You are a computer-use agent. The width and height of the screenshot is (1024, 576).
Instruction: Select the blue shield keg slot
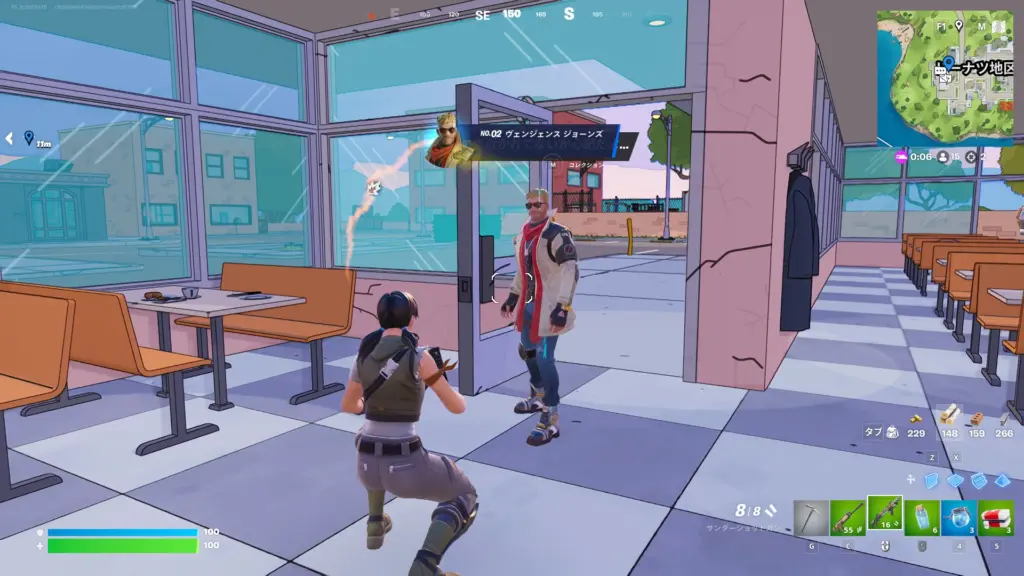point(960,518)
